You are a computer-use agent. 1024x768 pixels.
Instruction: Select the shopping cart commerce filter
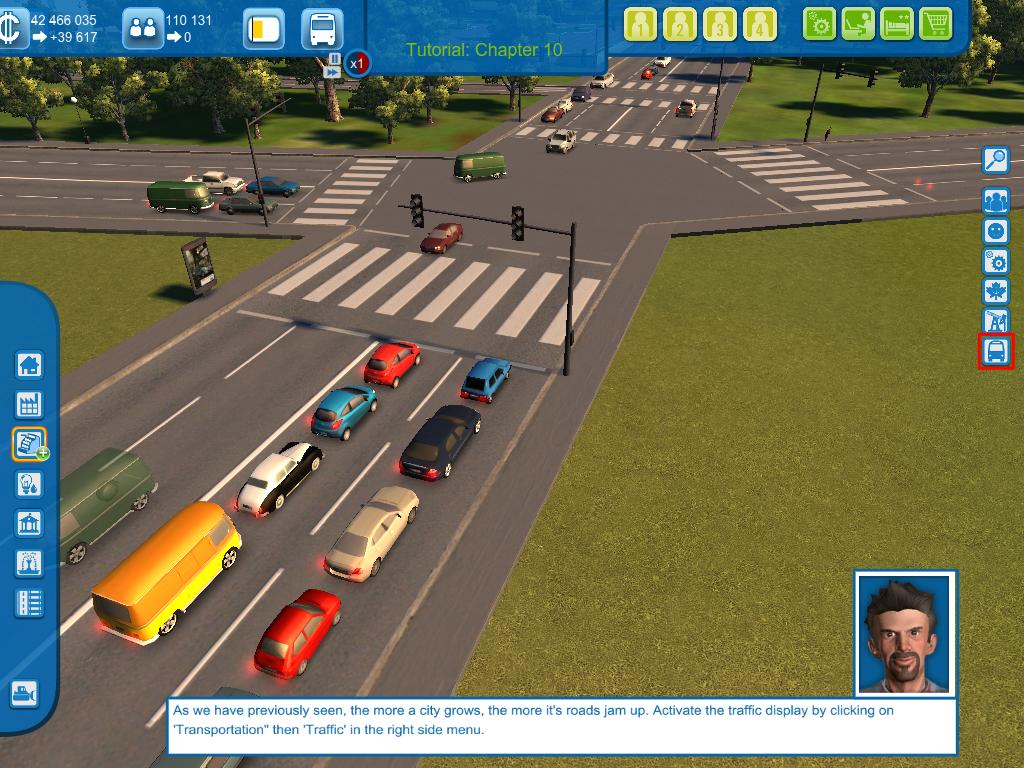pos(935,23)
